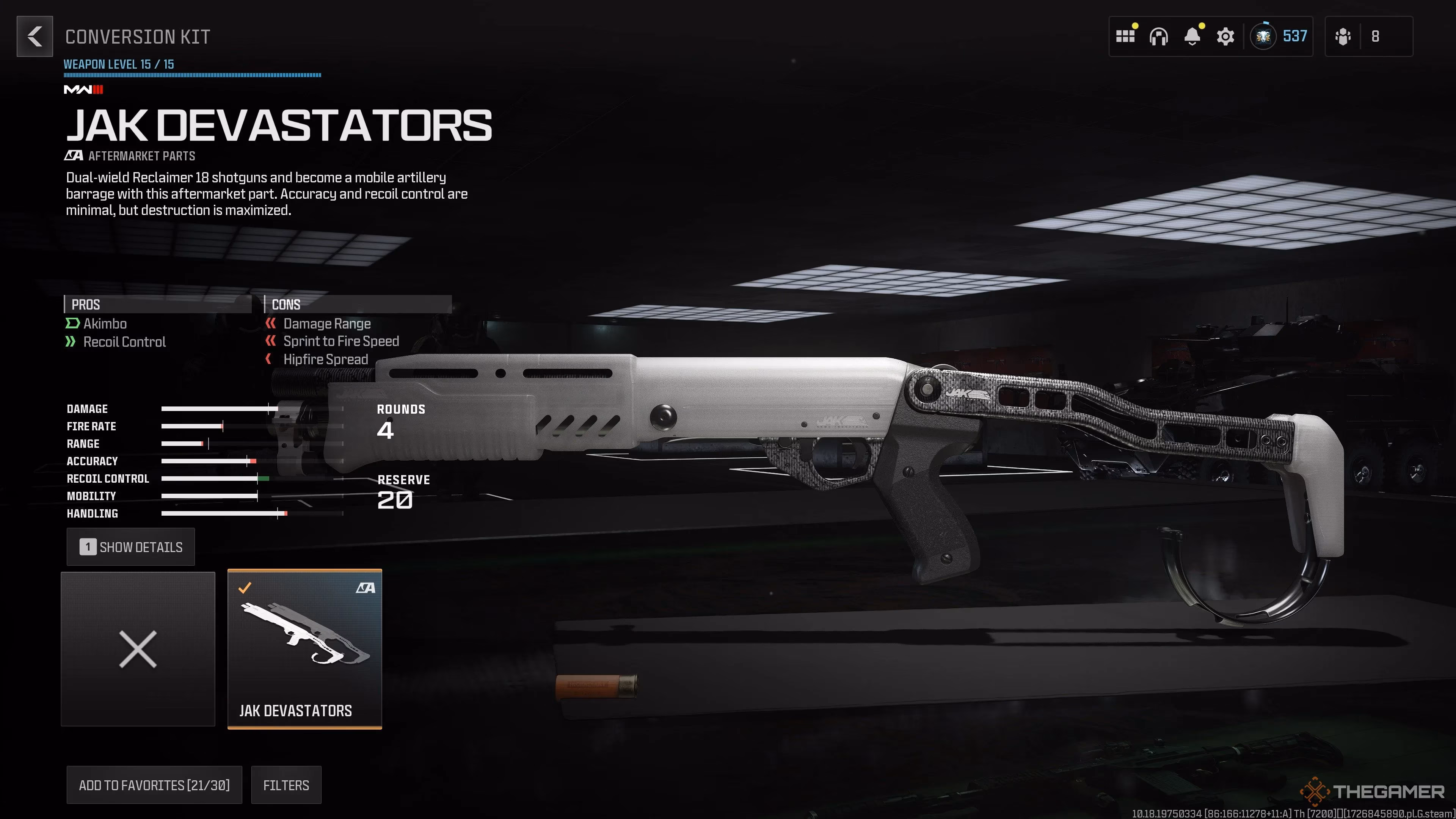Open the featured grid menu icon
The image size is (1456, 819).
click(1126, 36)
